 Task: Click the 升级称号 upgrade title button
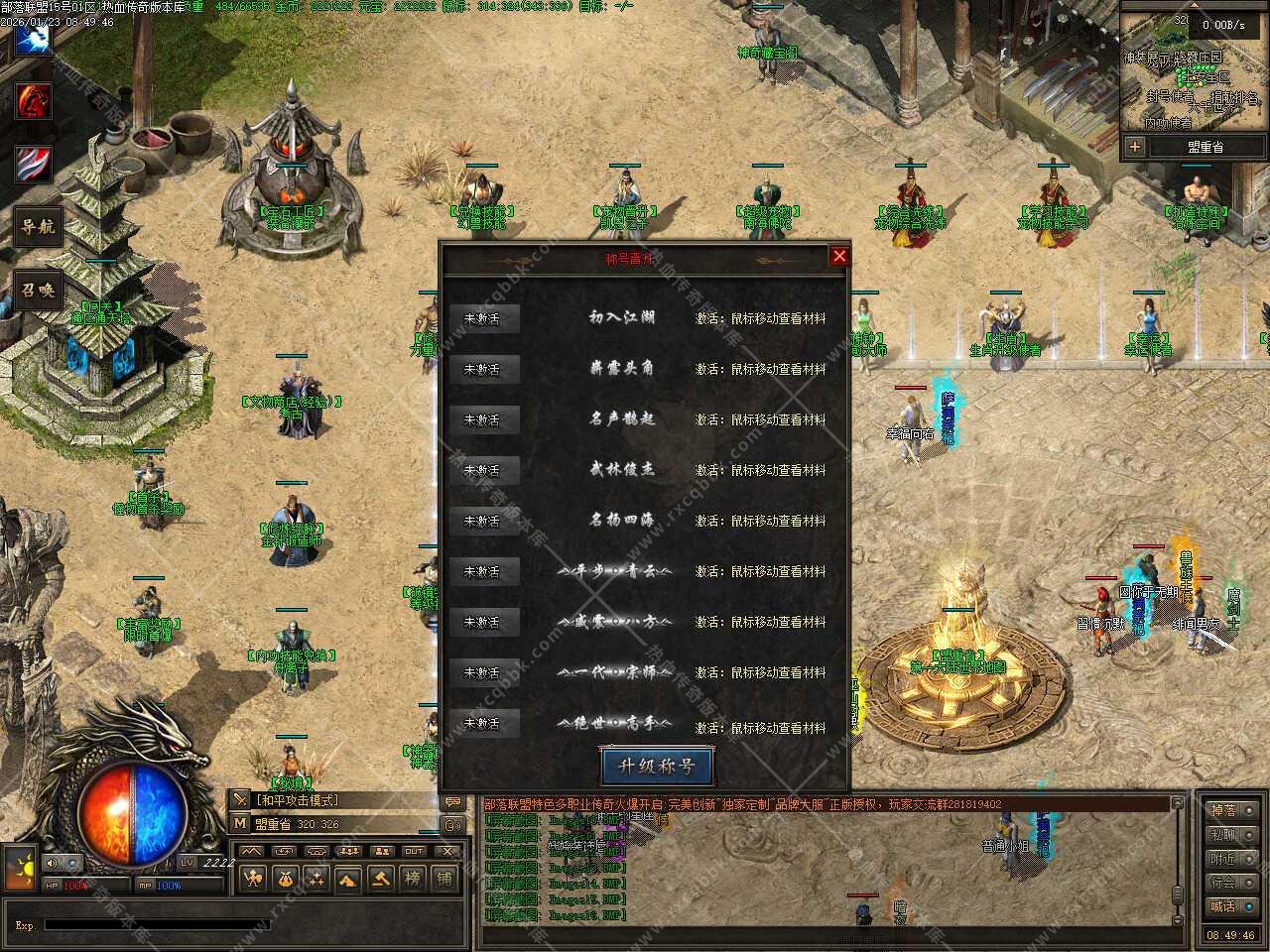656,766
